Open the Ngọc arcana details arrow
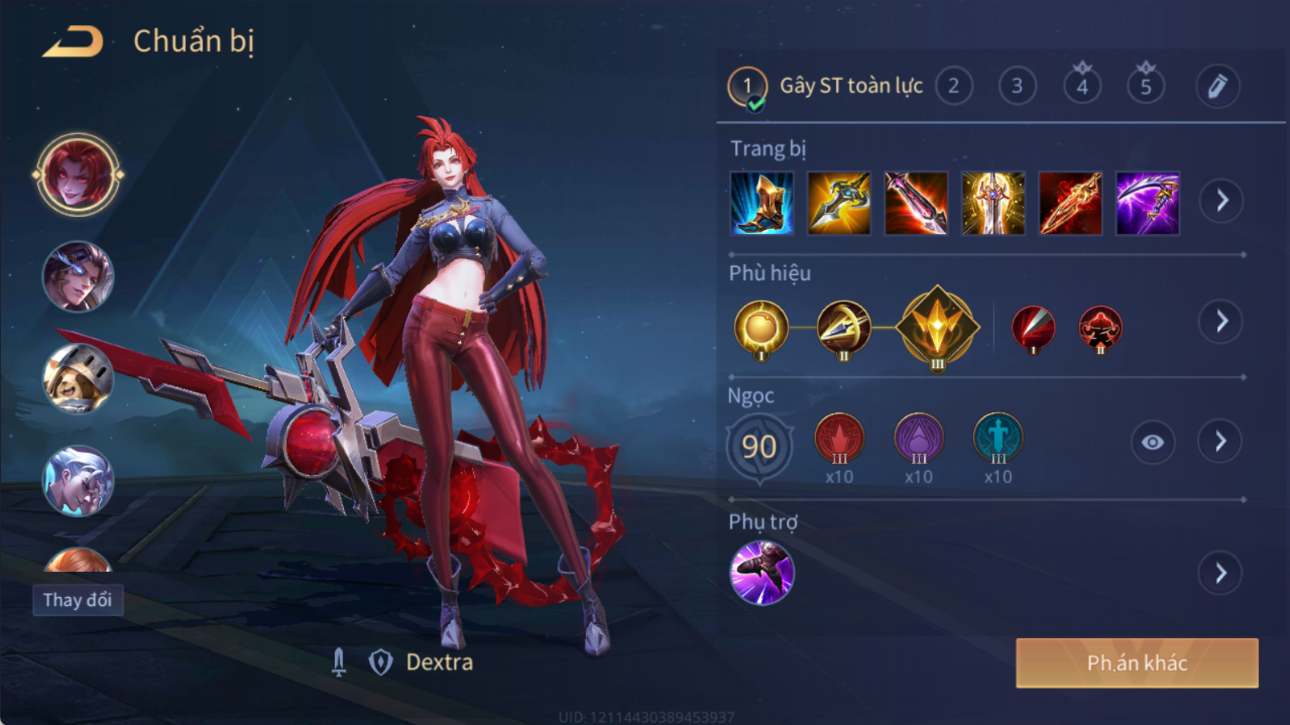The height and width of the screenshot is (725, 1290). [x=1221, y=442]
